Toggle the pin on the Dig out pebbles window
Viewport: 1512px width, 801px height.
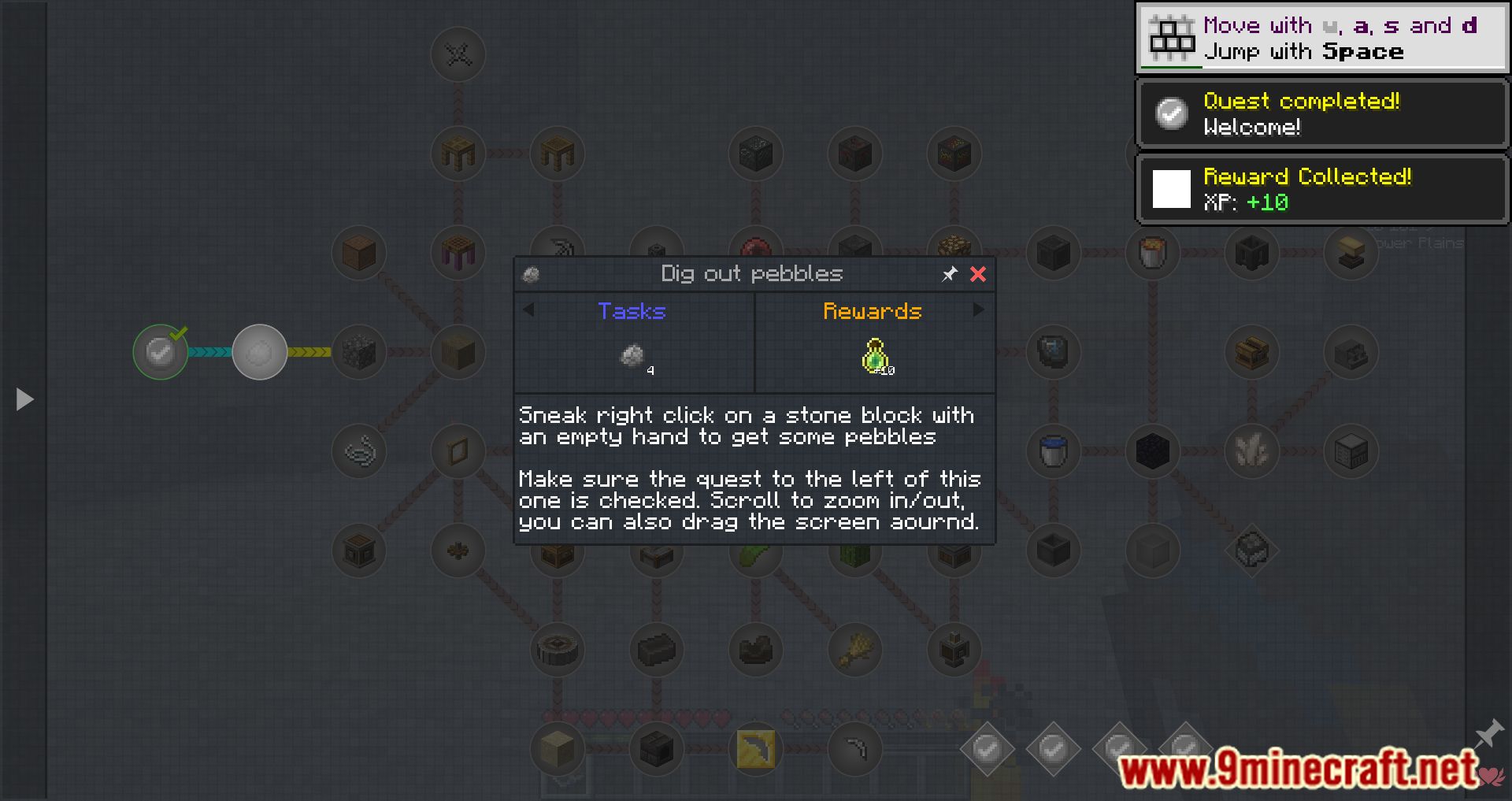coord(950,274)
